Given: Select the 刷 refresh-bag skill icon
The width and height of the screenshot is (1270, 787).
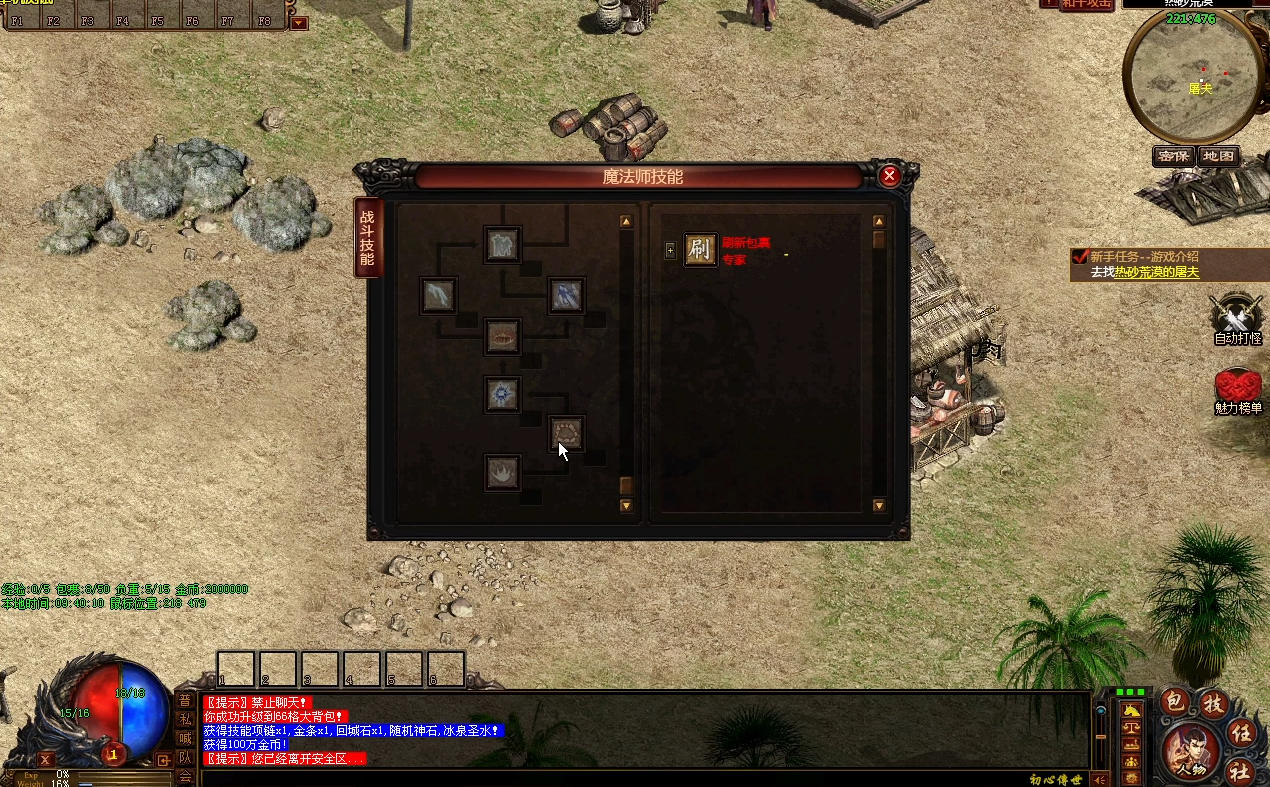Looking at the screenshot, I should click(x=700, y=250).
